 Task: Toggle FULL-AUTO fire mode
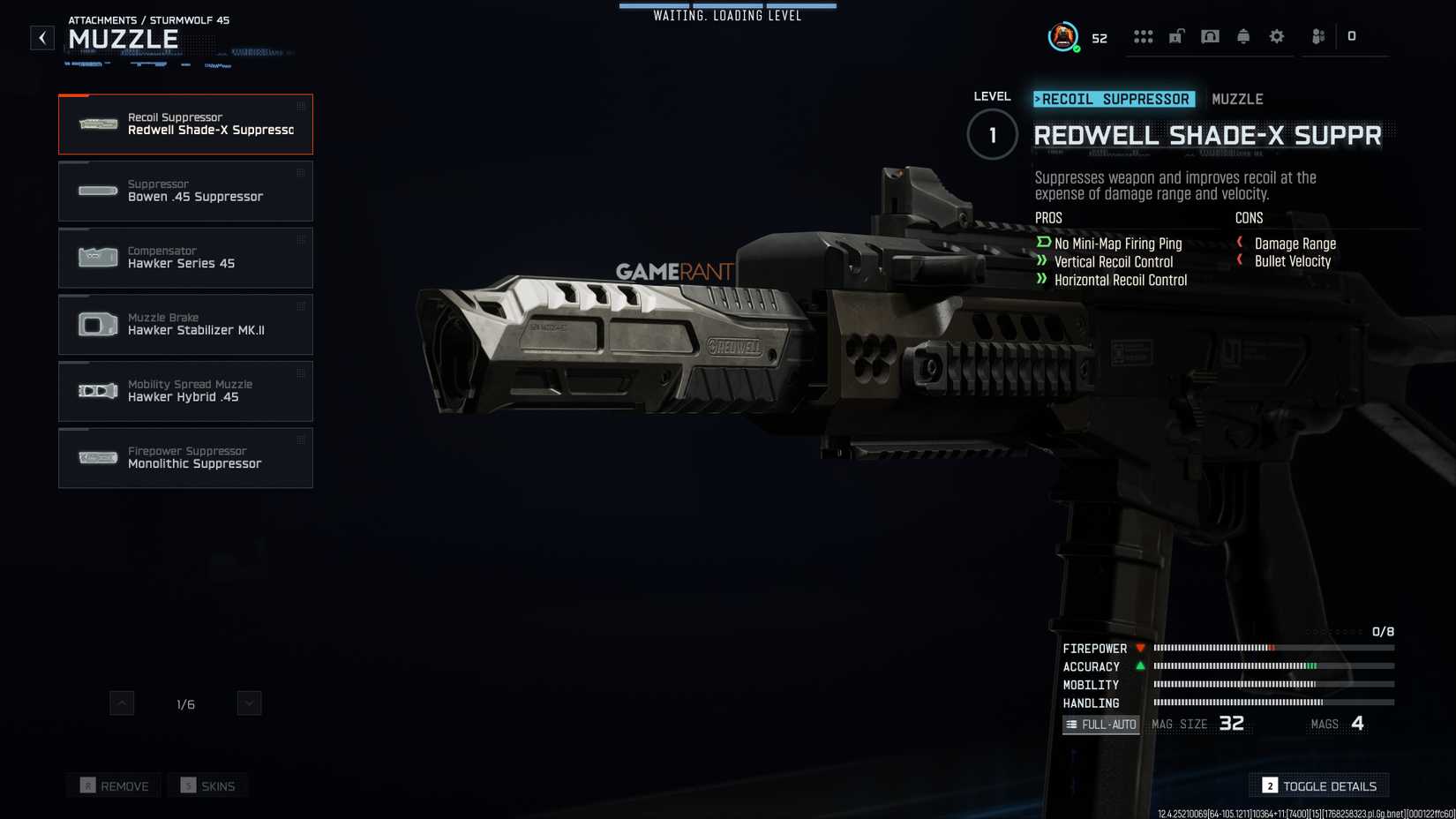(x=1100, y=724)
